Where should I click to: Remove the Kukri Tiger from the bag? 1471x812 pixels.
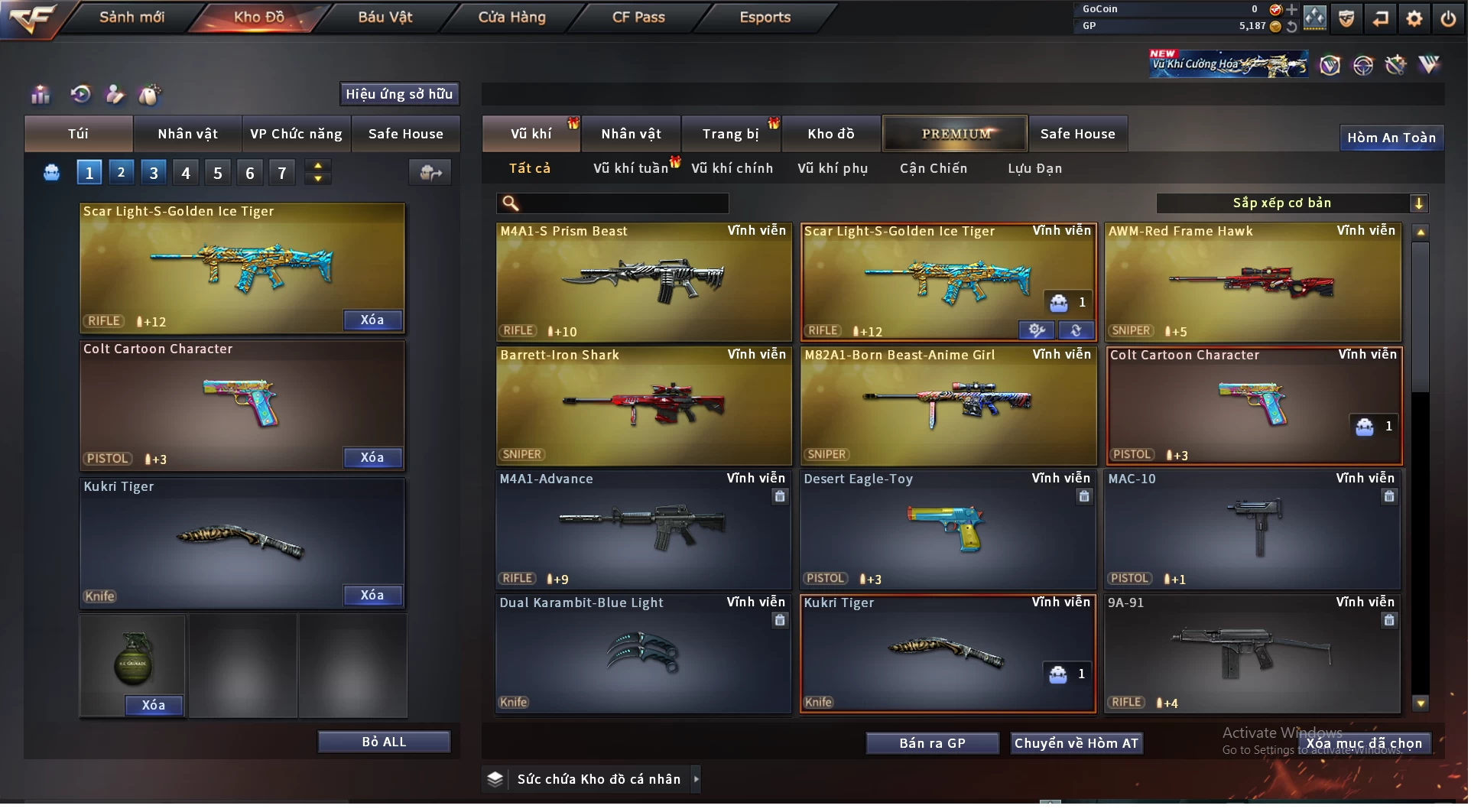coord(372,596)
